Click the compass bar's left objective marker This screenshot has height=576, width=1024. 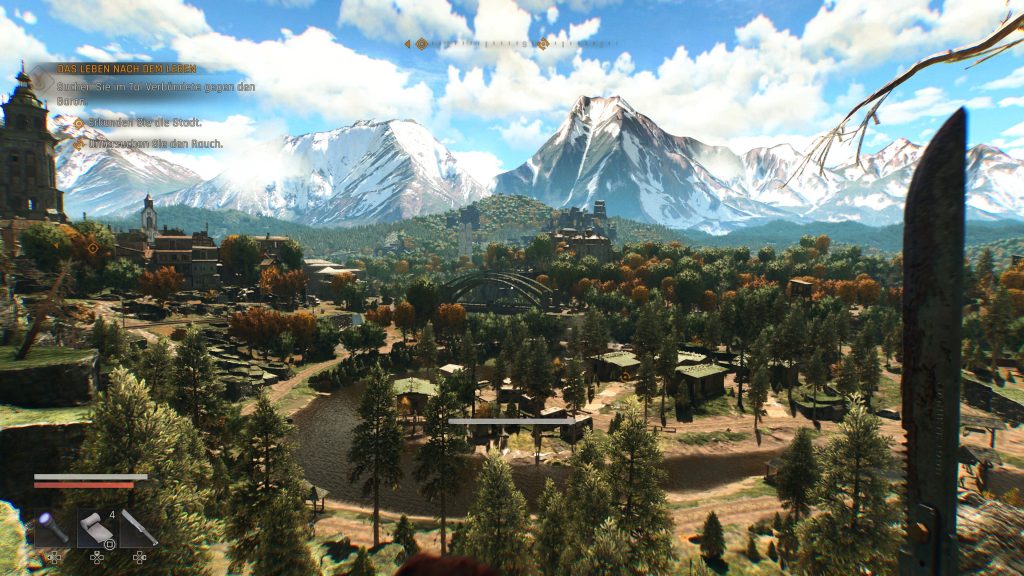tap(421, 44)
